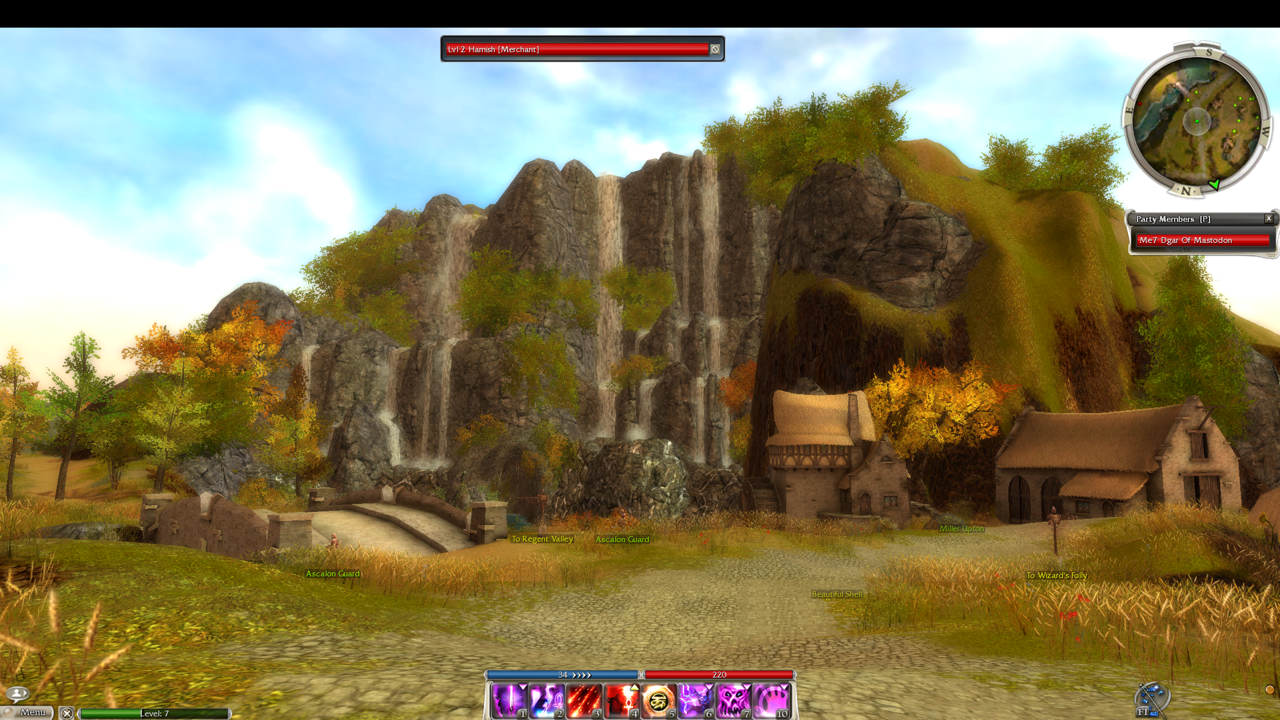Close the Hamish [Merchant] target bar

click(x=715, y=49)
